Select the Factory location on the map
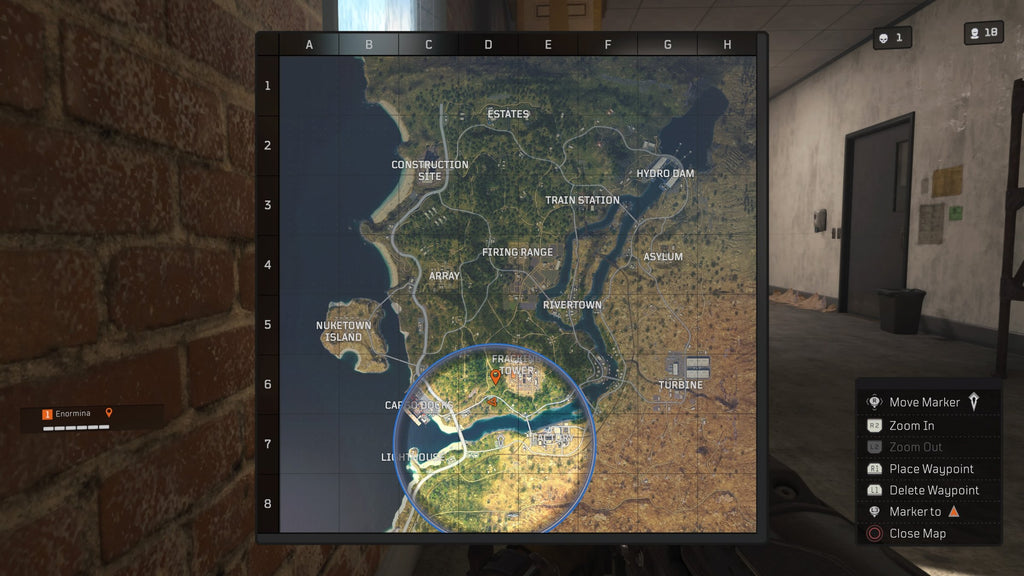Image resolution: width=1024 pixels, height=576 pixels. (551, 438)
